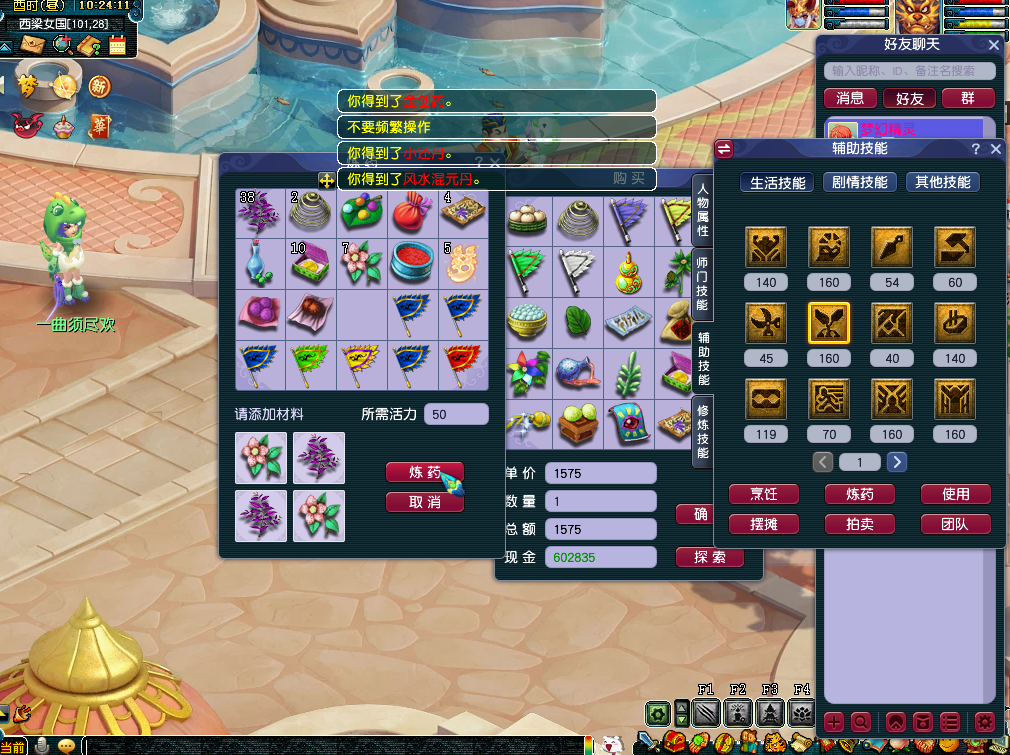
Task: Click the 探索 button in shop panel
Action: click(709, 557)
